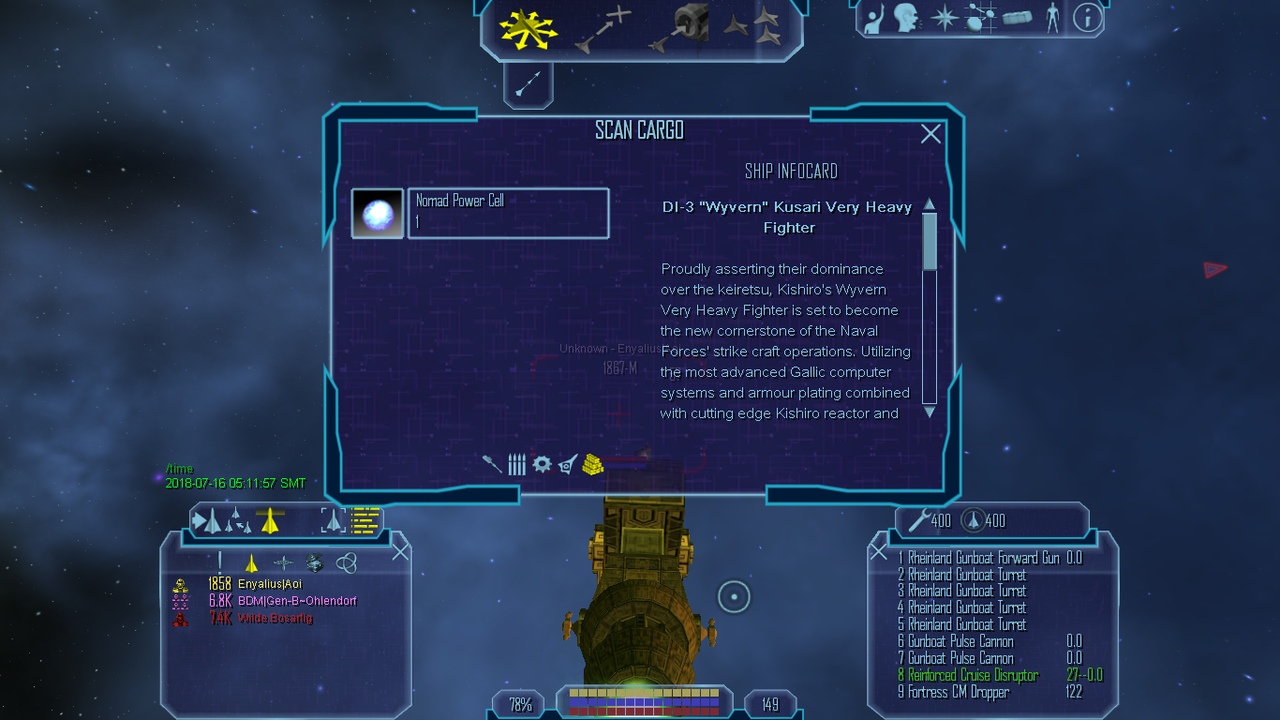The width and height of the screenshot is (1280, 720).
Task: Close the Scan Cargo window
Action: tap(931, 134)
